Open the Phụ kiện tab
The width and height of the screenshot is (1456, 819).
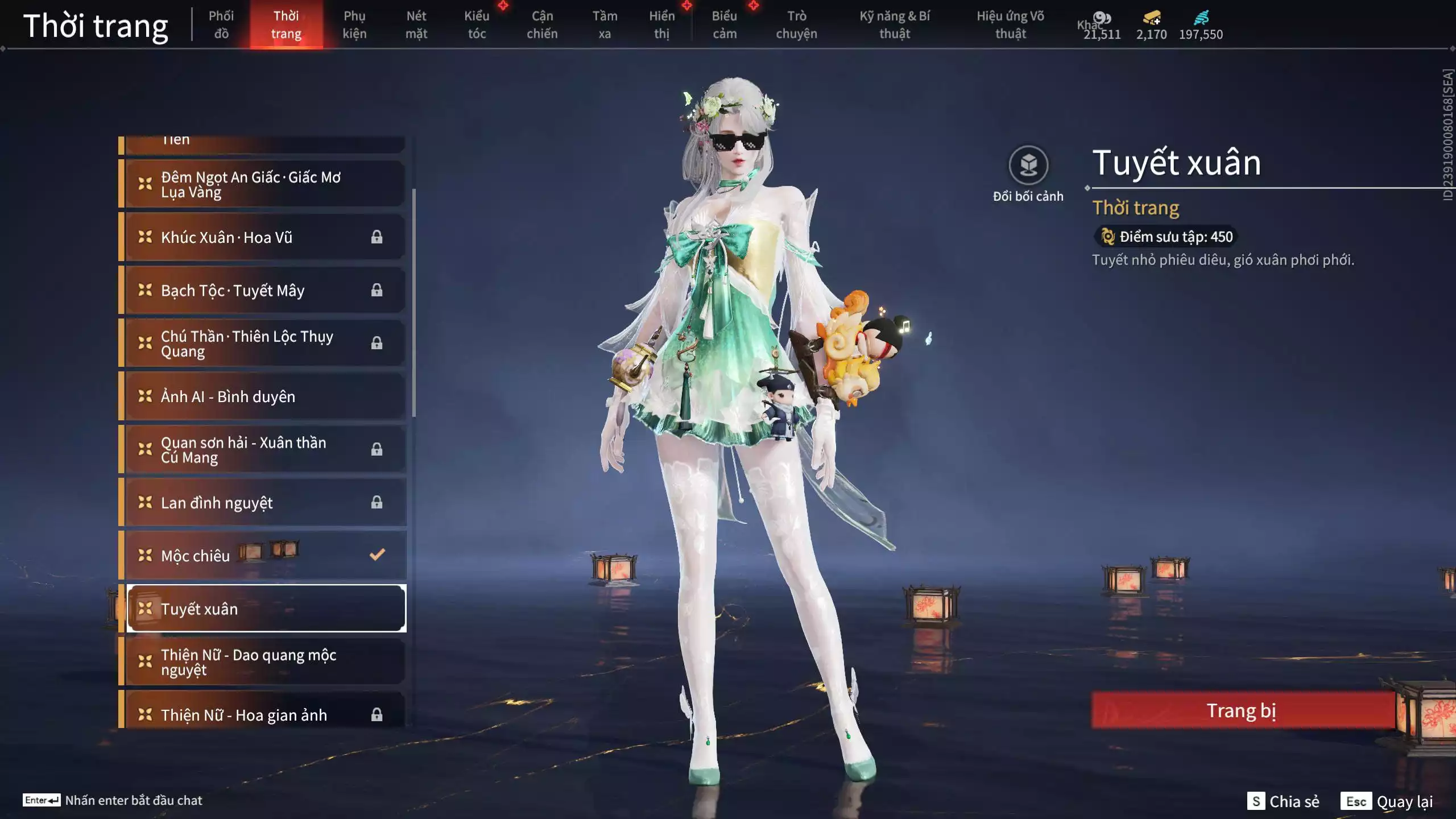(x=354, y=25)
